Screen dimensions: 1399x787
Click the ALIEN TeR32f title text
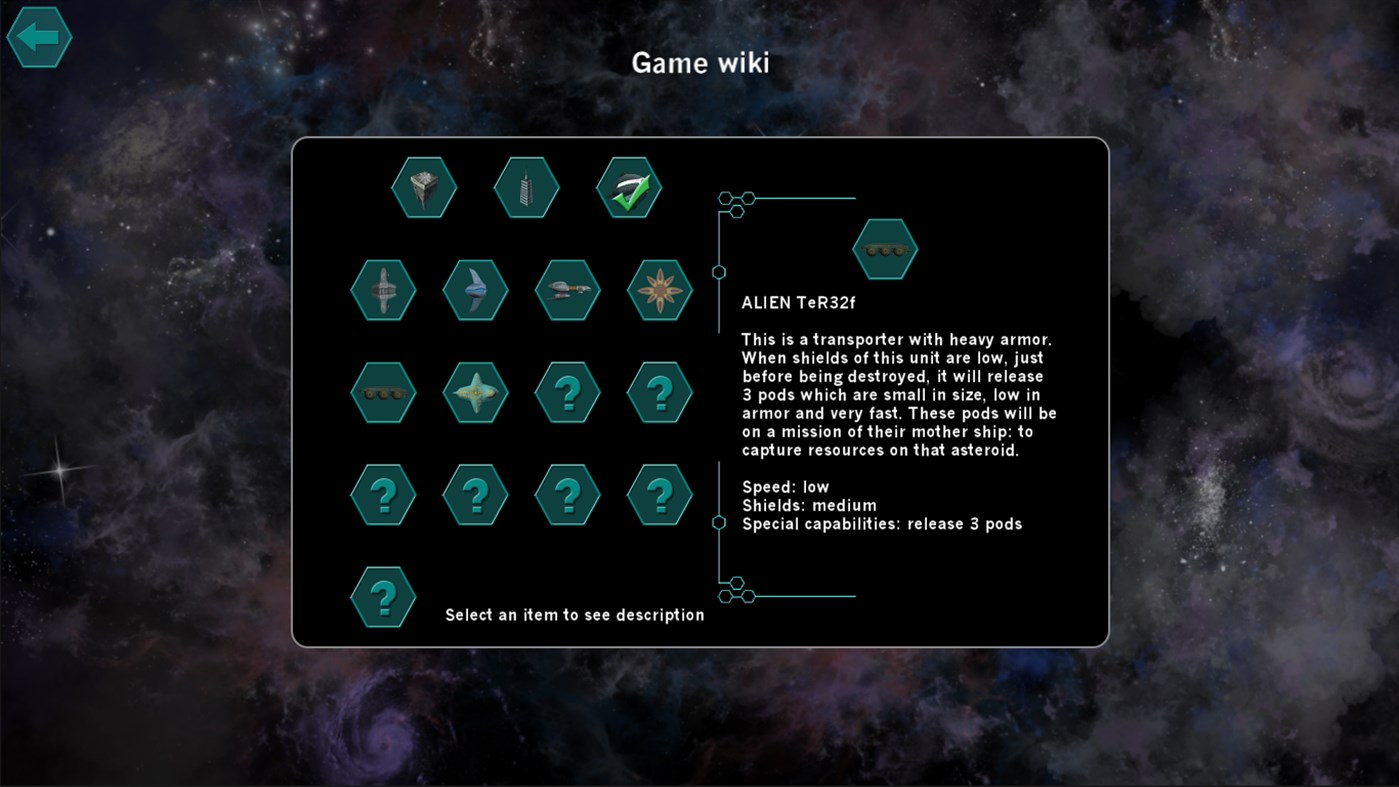coord(799,301)
